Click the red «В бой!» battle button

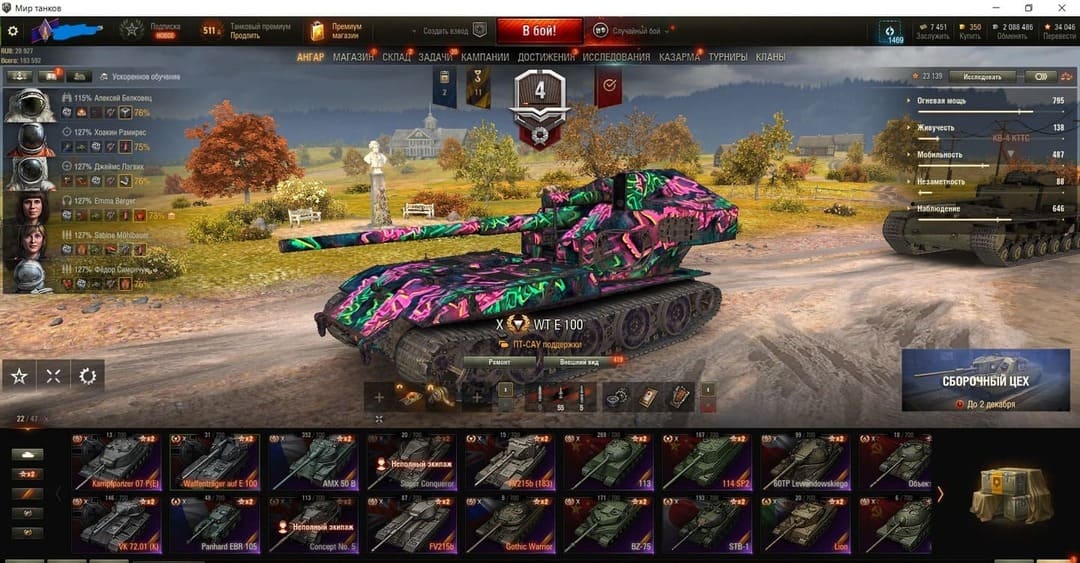tap(539, 30)
